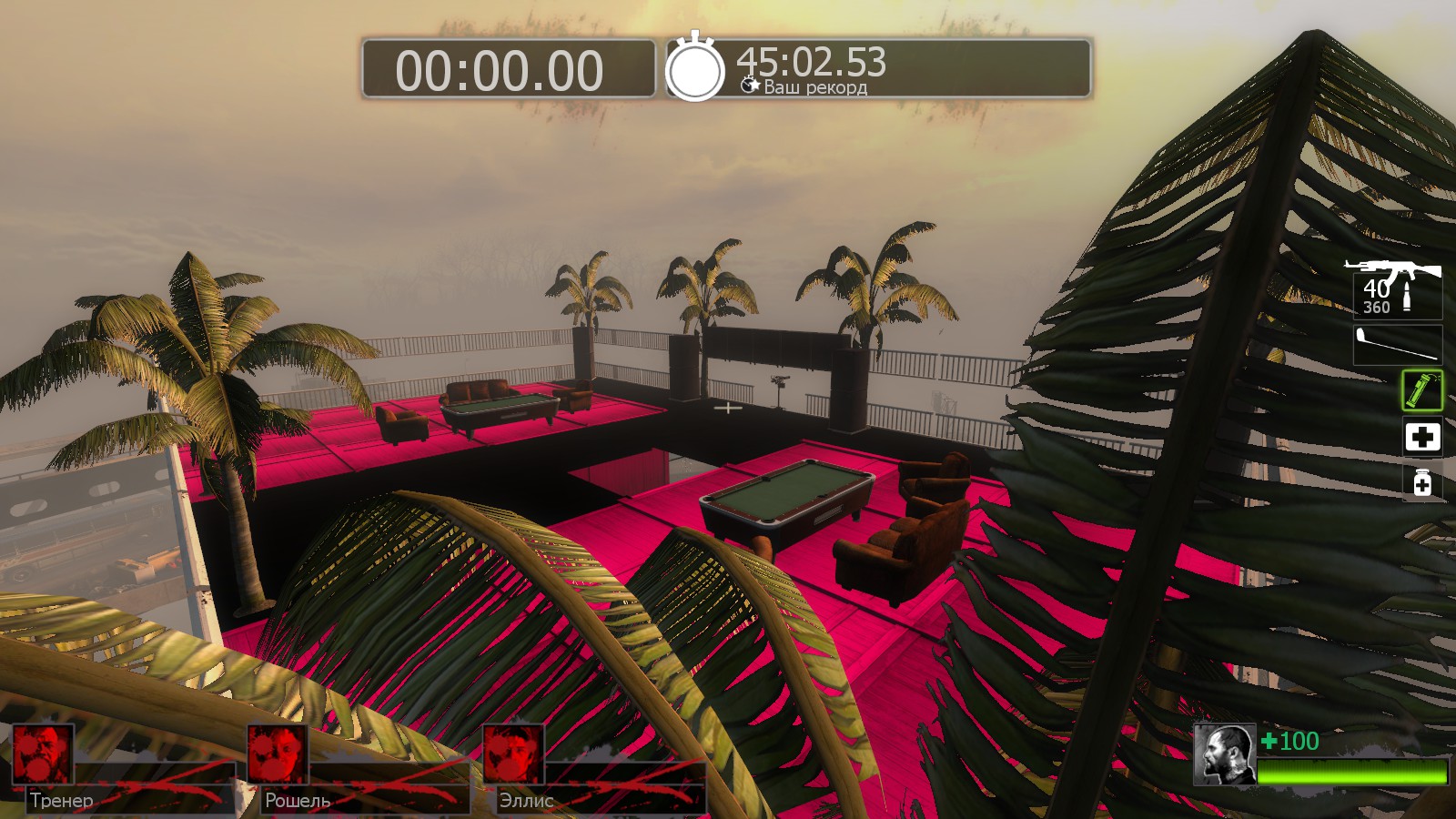The width and height of the screenshot is (1456, 819).
Task: Click teammate Рошель's portrait panel
Action: [278, 753]
